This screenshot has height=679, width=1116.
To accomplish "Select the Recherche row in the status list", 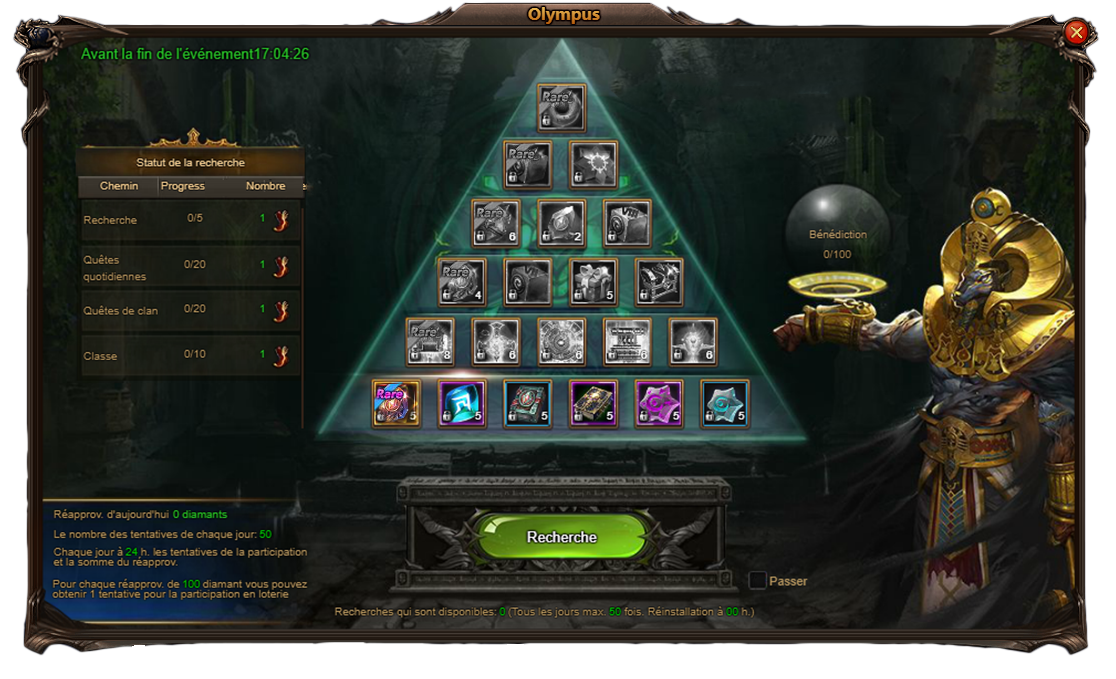I will click(x=190, y=220).
